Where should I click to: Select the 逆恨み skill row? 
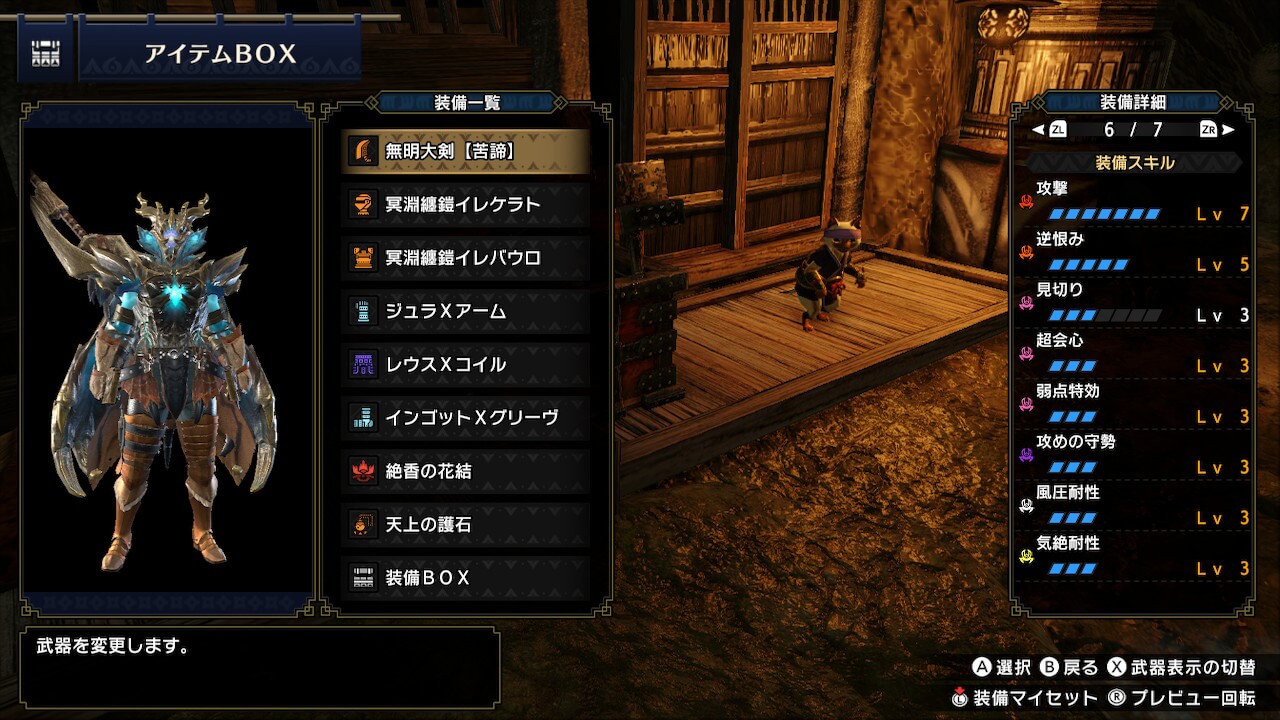[x=1134, y=252]
